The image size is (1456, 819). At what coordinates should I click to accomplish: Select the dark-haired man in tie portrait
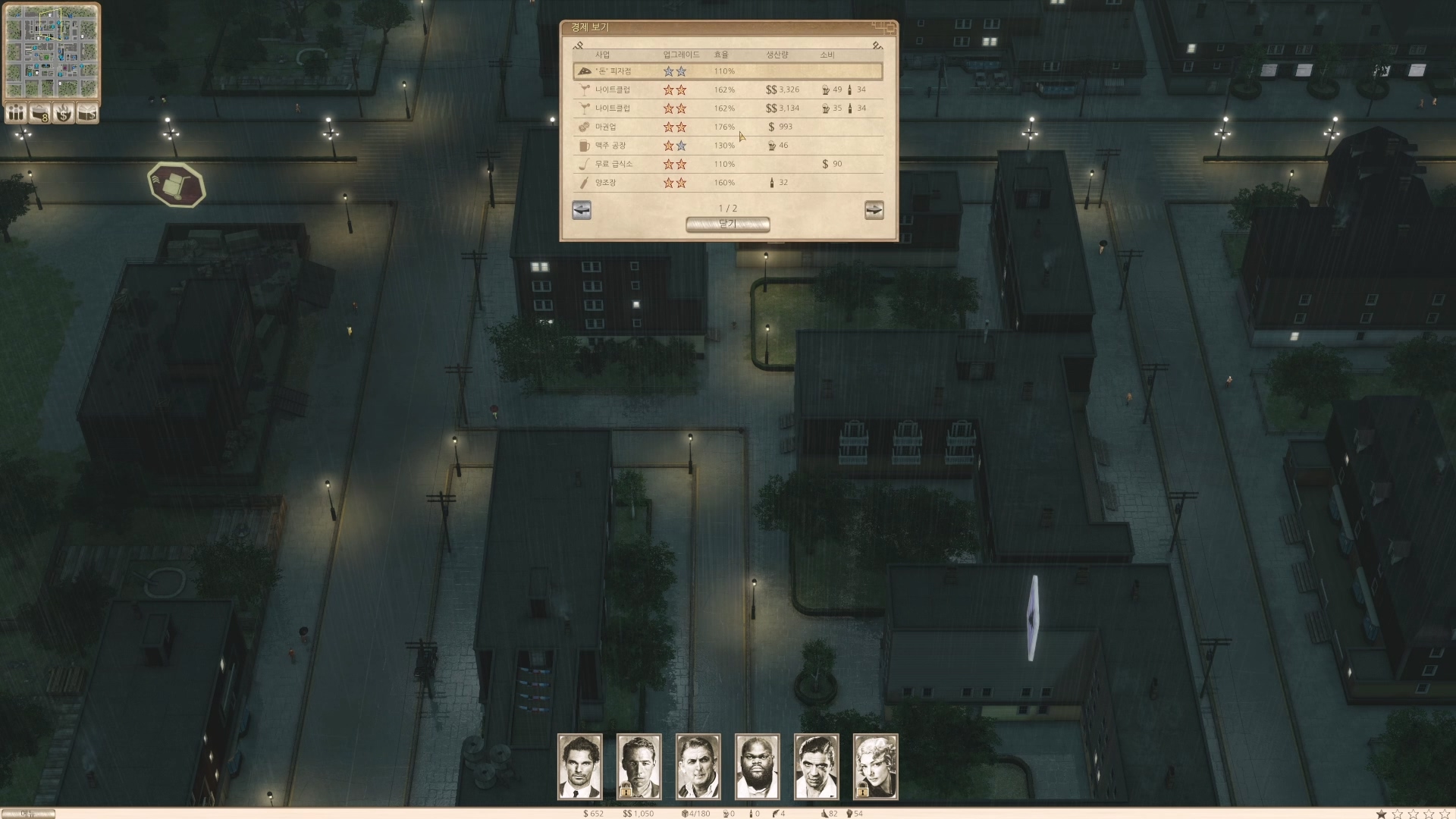coord(580,766)
